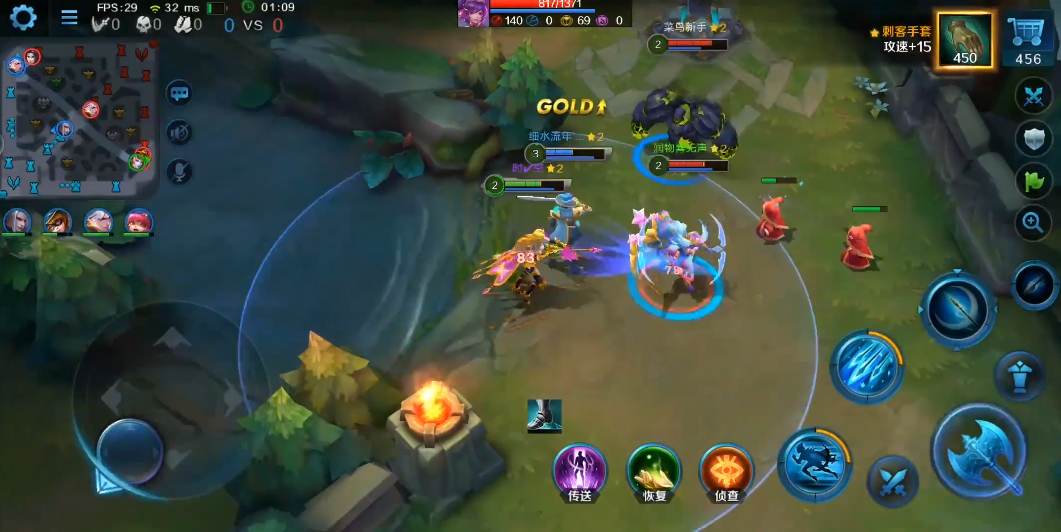Send the shield retreat signal

(1033, 139)
